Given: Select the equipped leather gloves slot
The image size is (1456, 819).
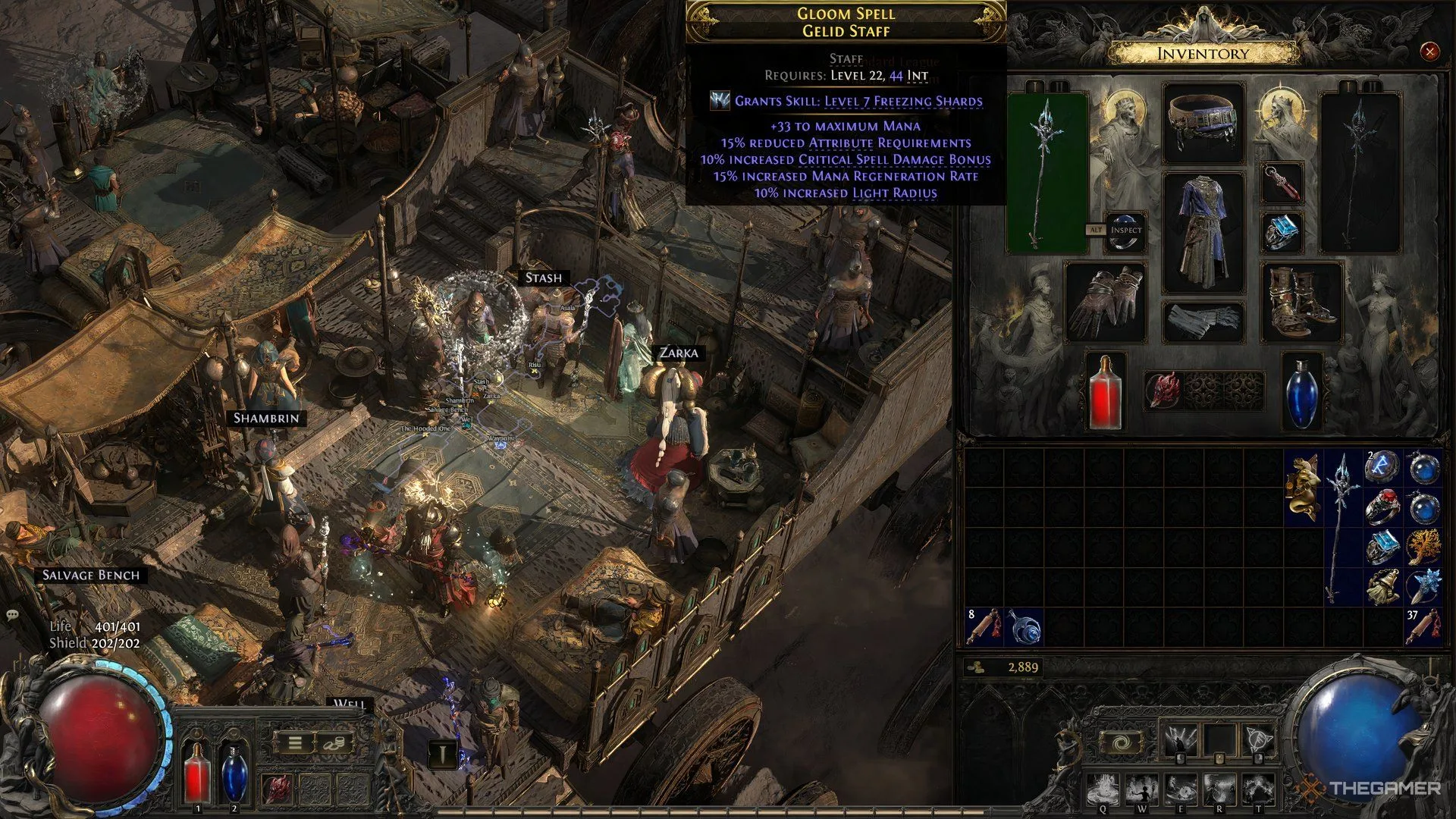Looking at the screenshot, I should [x=1105, y=302].
